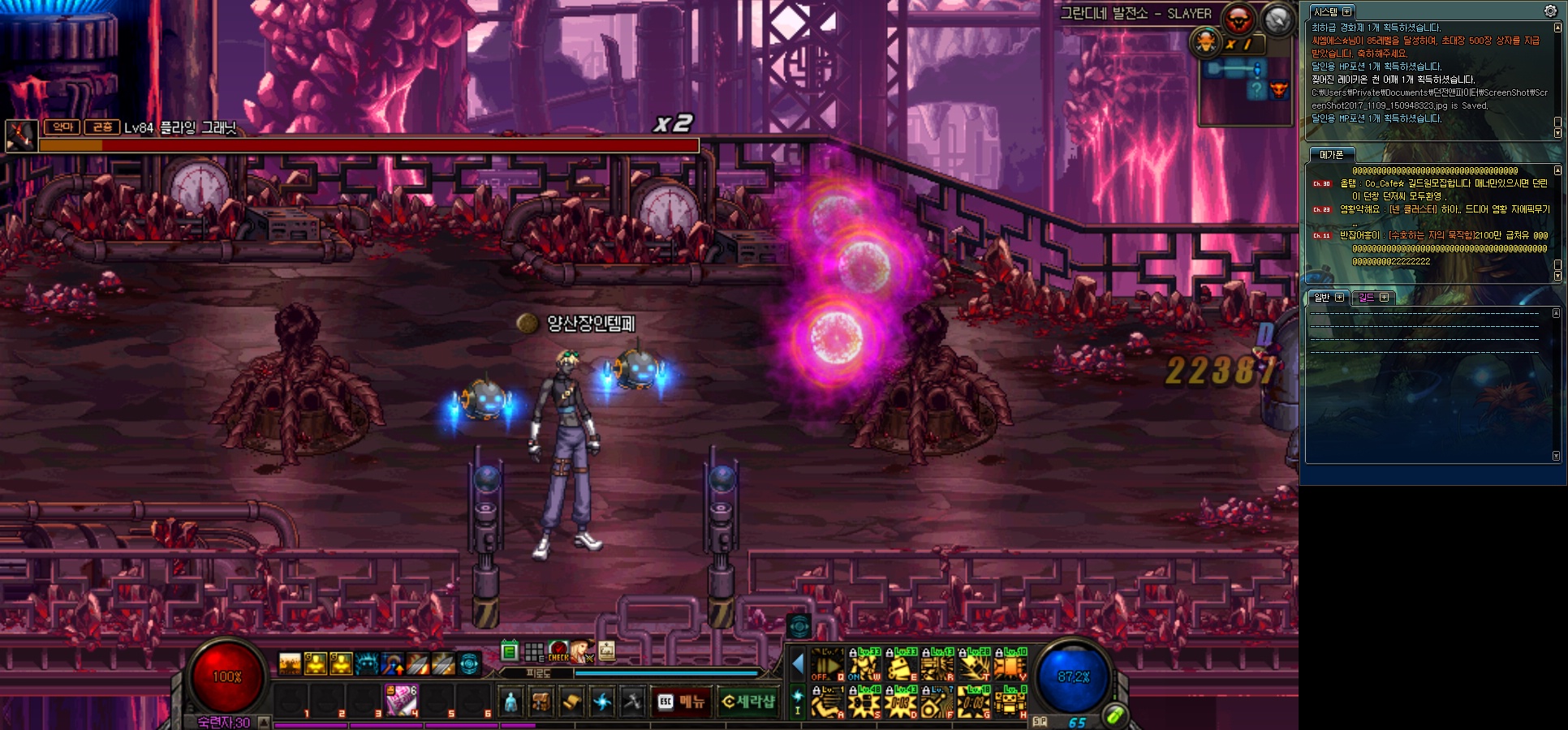Activate the robot skill bound to H

[x=1011, y=702]
